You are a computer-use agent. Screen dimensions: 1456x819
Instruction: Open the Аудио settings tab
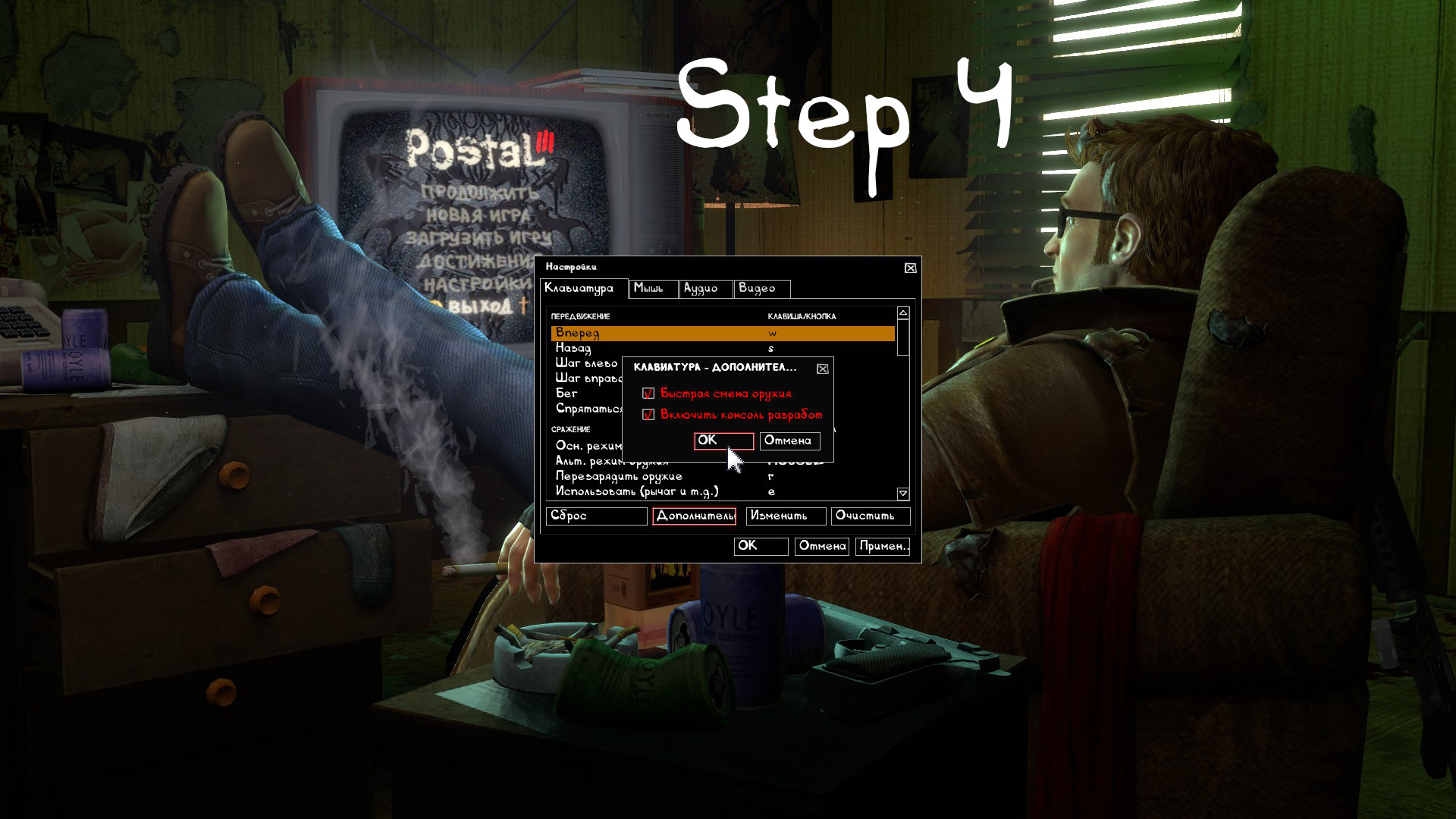click(704, 289)
